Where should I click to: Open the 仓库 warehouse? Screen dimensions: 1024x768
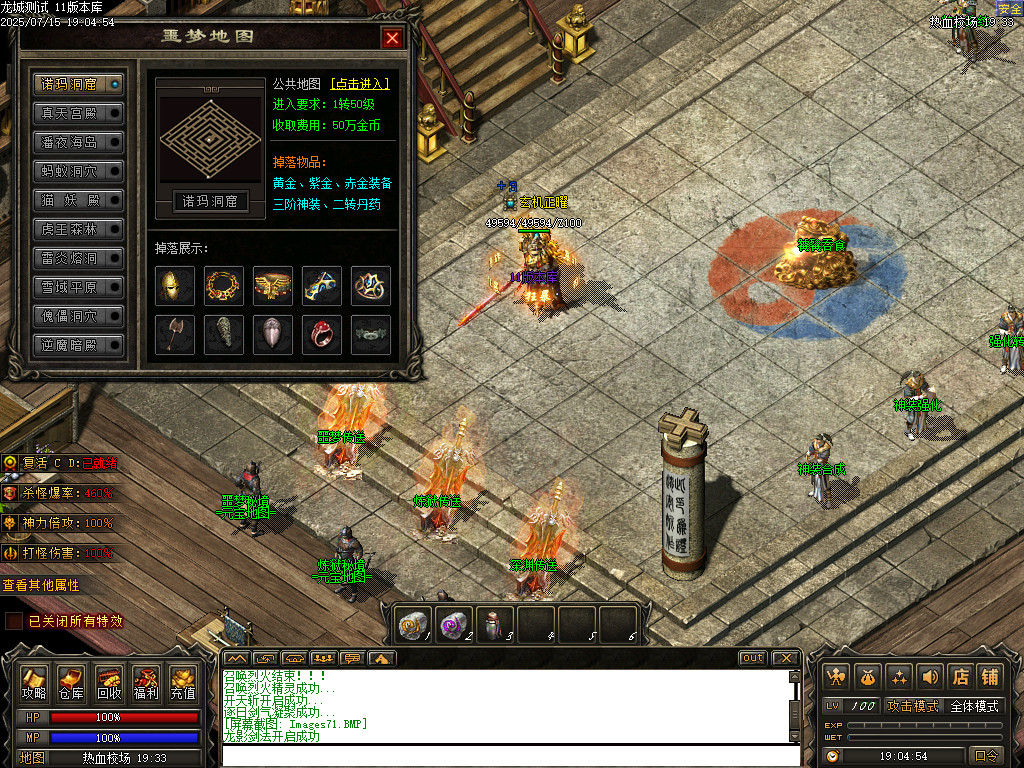pos(71,682)
